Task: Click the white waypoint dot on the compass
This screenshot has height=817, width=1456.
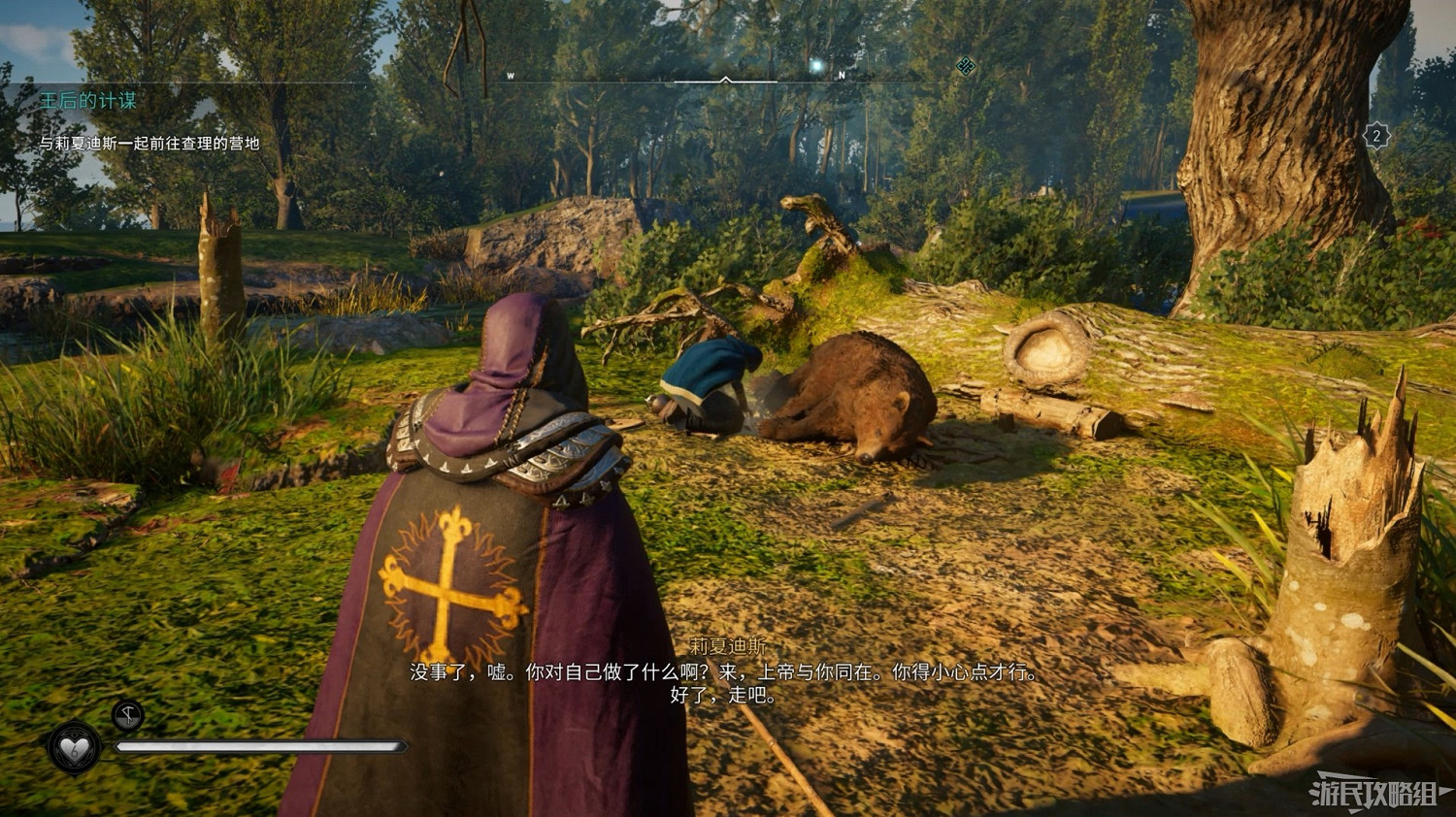Action: tap(814, 67)
